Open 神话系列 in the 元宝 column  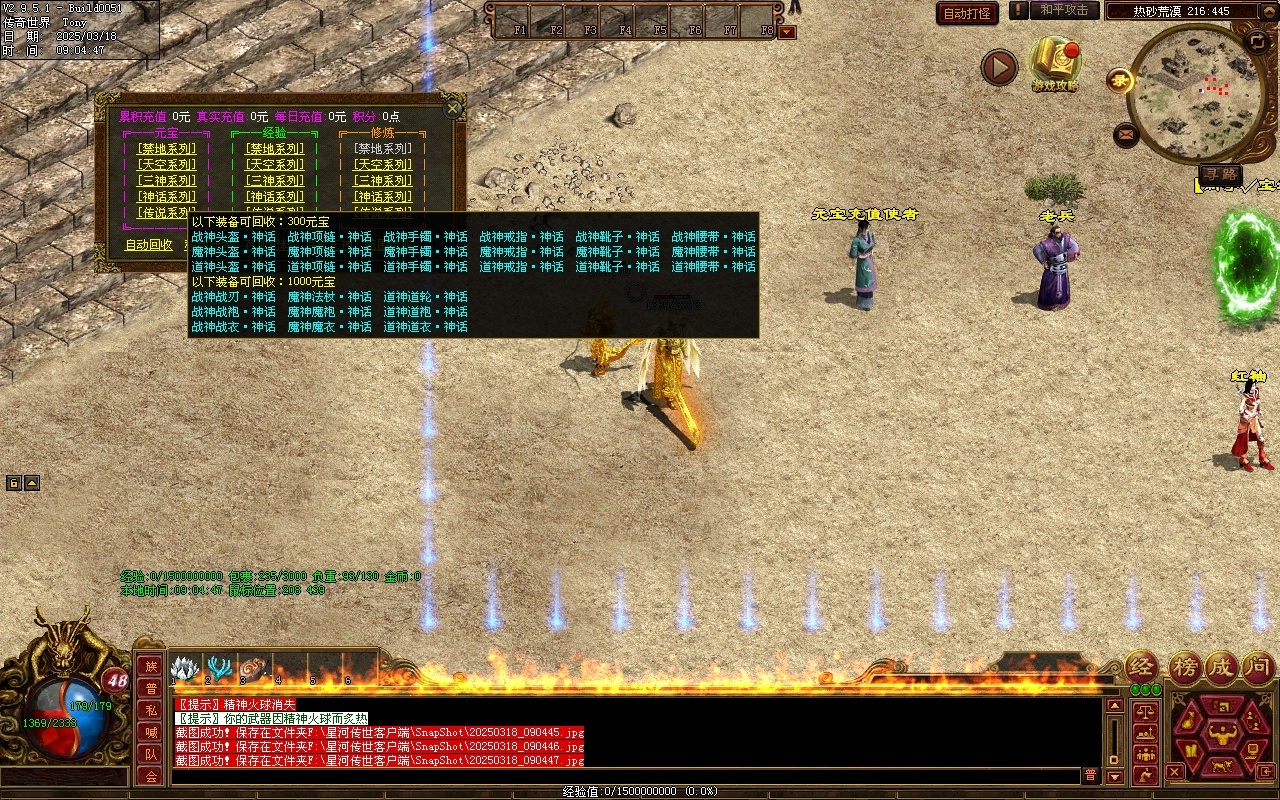coord(167,197)
